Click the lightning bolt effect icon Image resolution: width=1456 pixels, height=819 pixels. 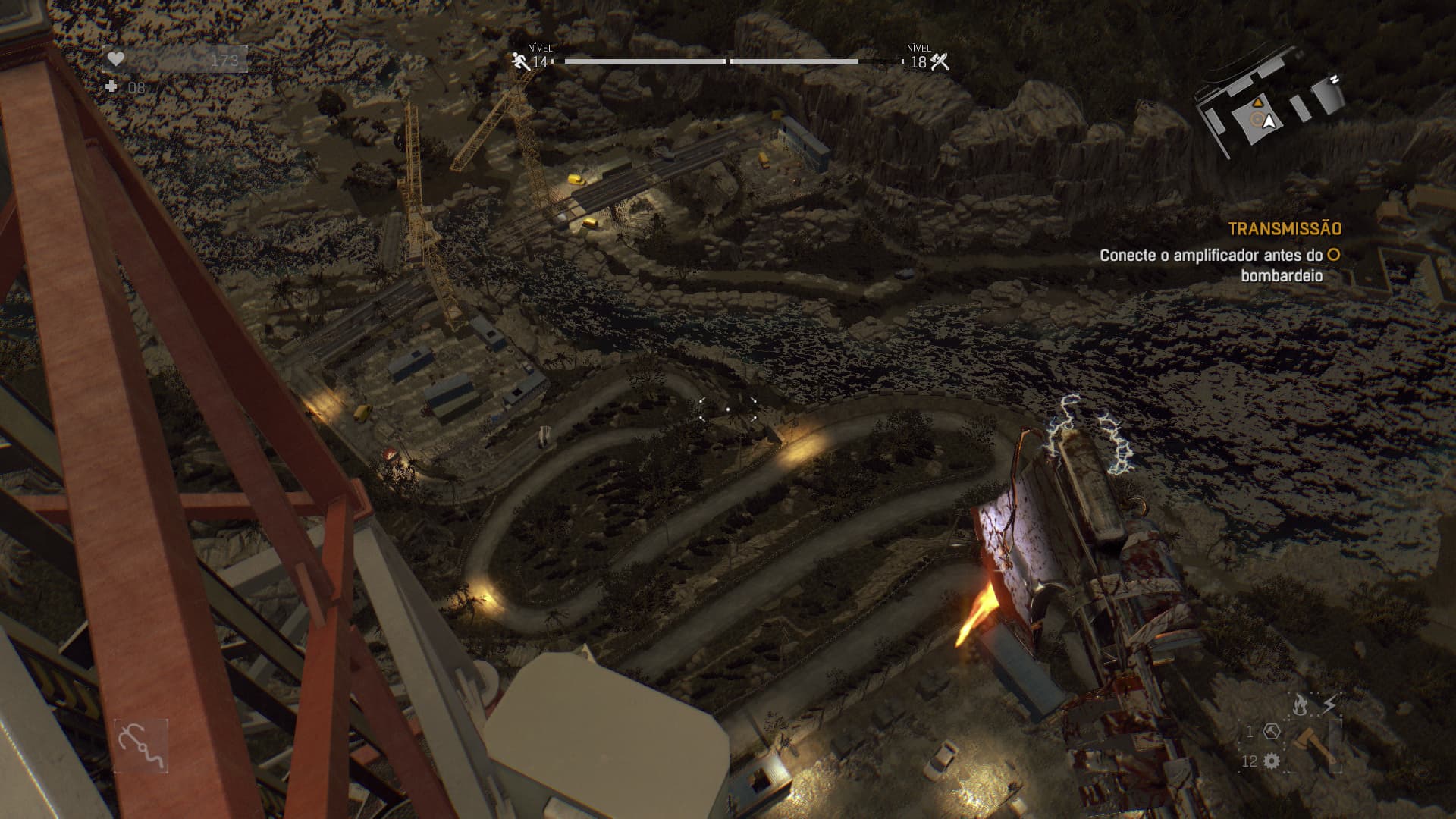tap(1329, 705)
